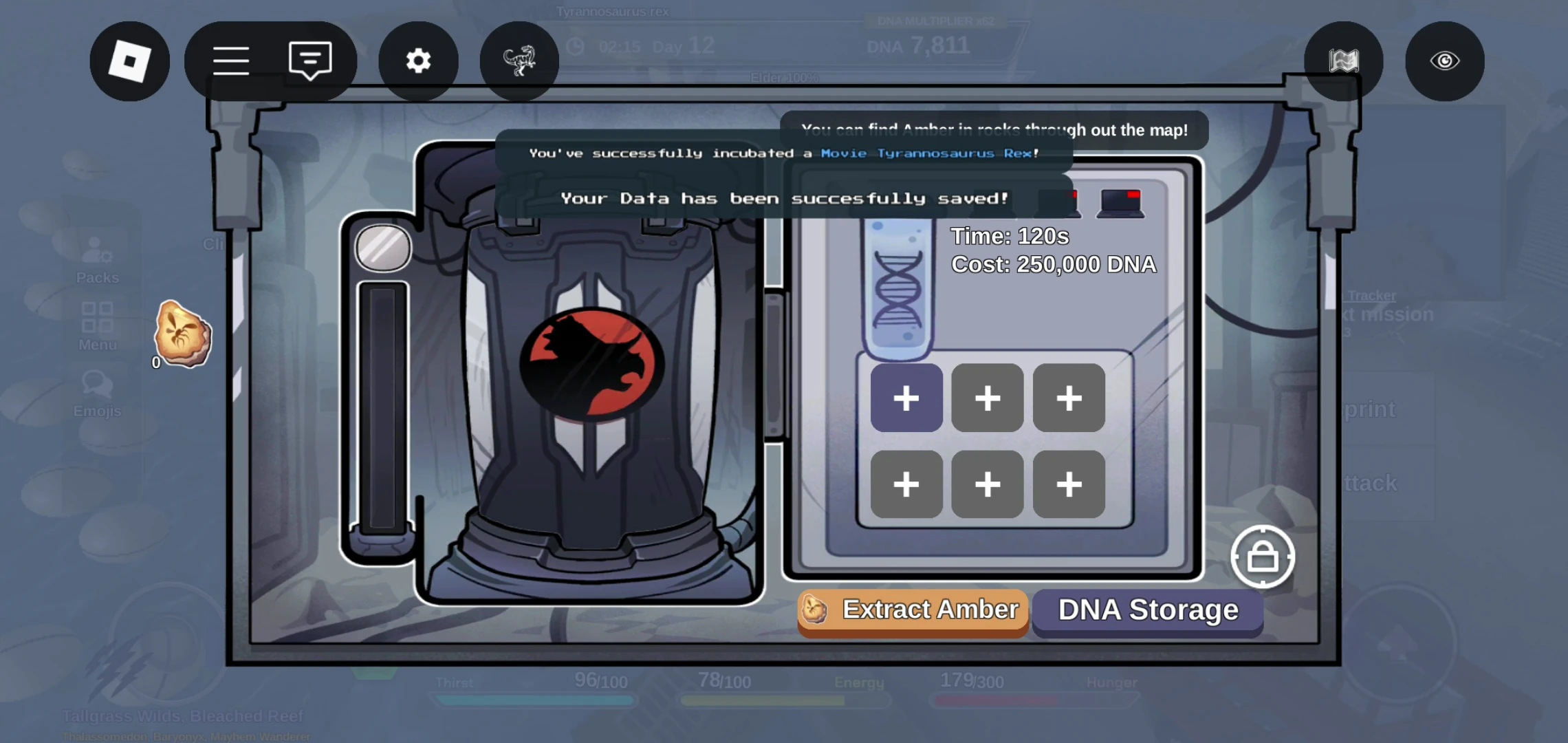Open the hamburger menu next to Roblox logo

(x=232, y=61)
